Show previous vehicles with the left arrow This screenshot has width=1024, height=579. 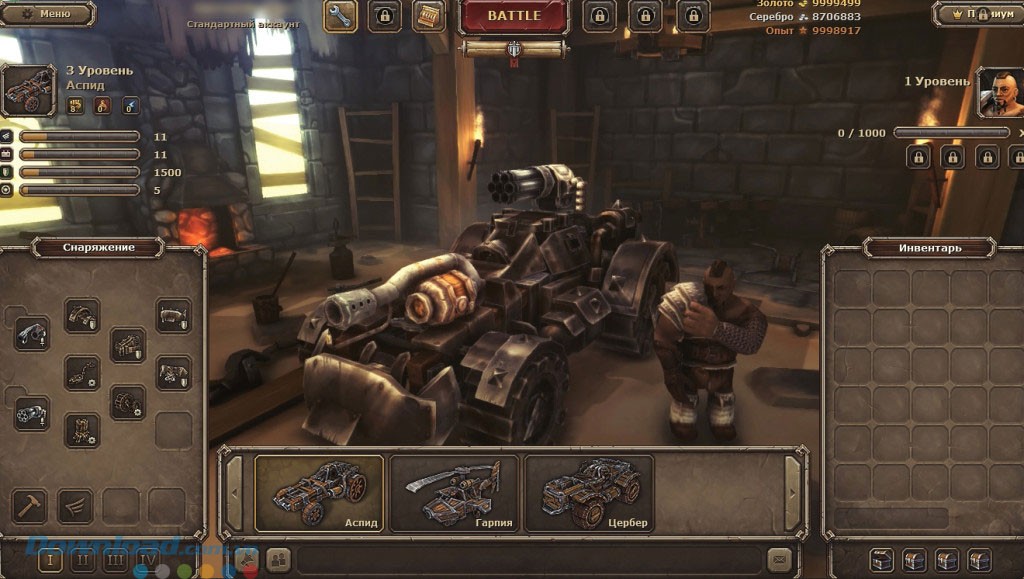(x=234, y=493)
